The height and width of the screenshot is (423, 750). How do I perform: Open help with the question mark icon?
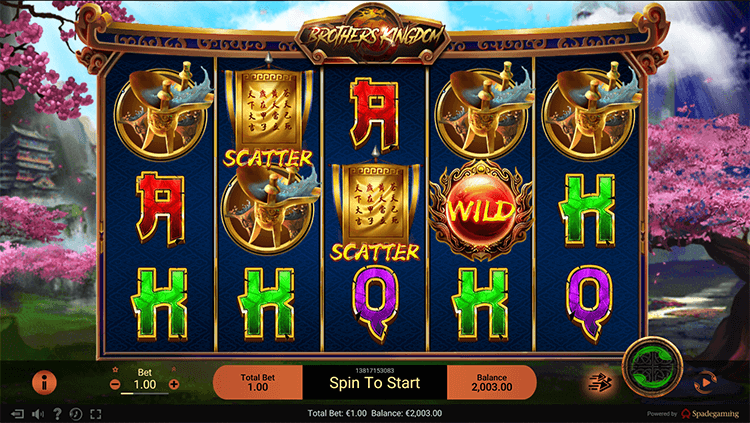coord(57,414)
